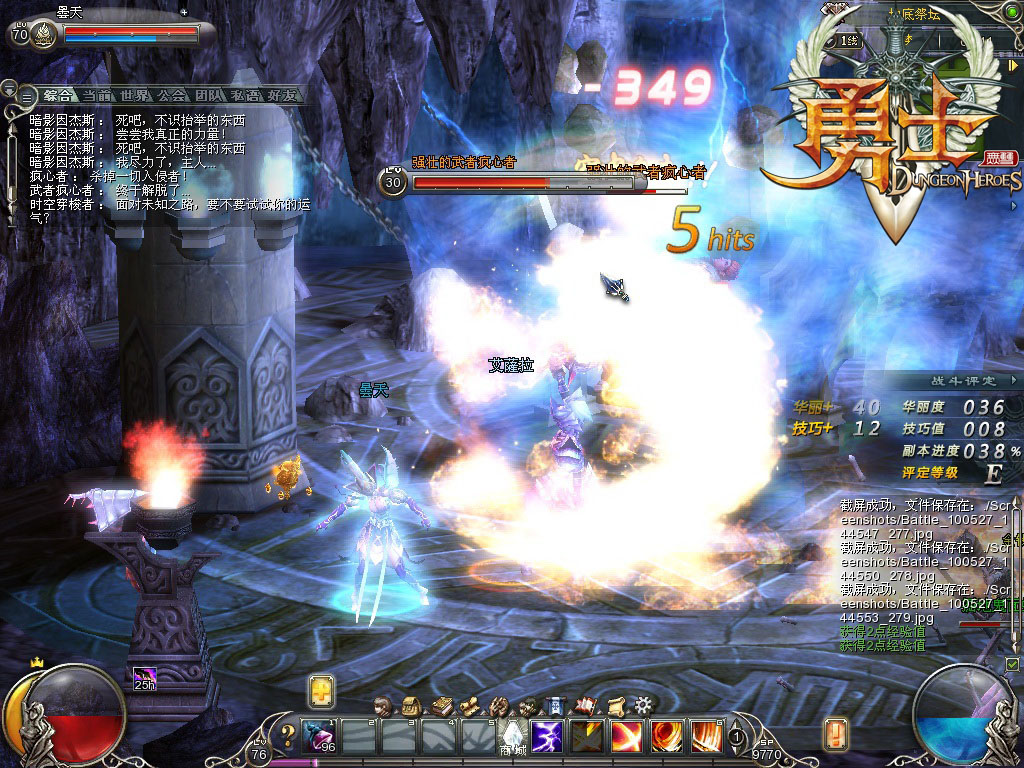Open the 公会 chat channel tab
This screenshot has width=1024, height=768.
(172, 96)
